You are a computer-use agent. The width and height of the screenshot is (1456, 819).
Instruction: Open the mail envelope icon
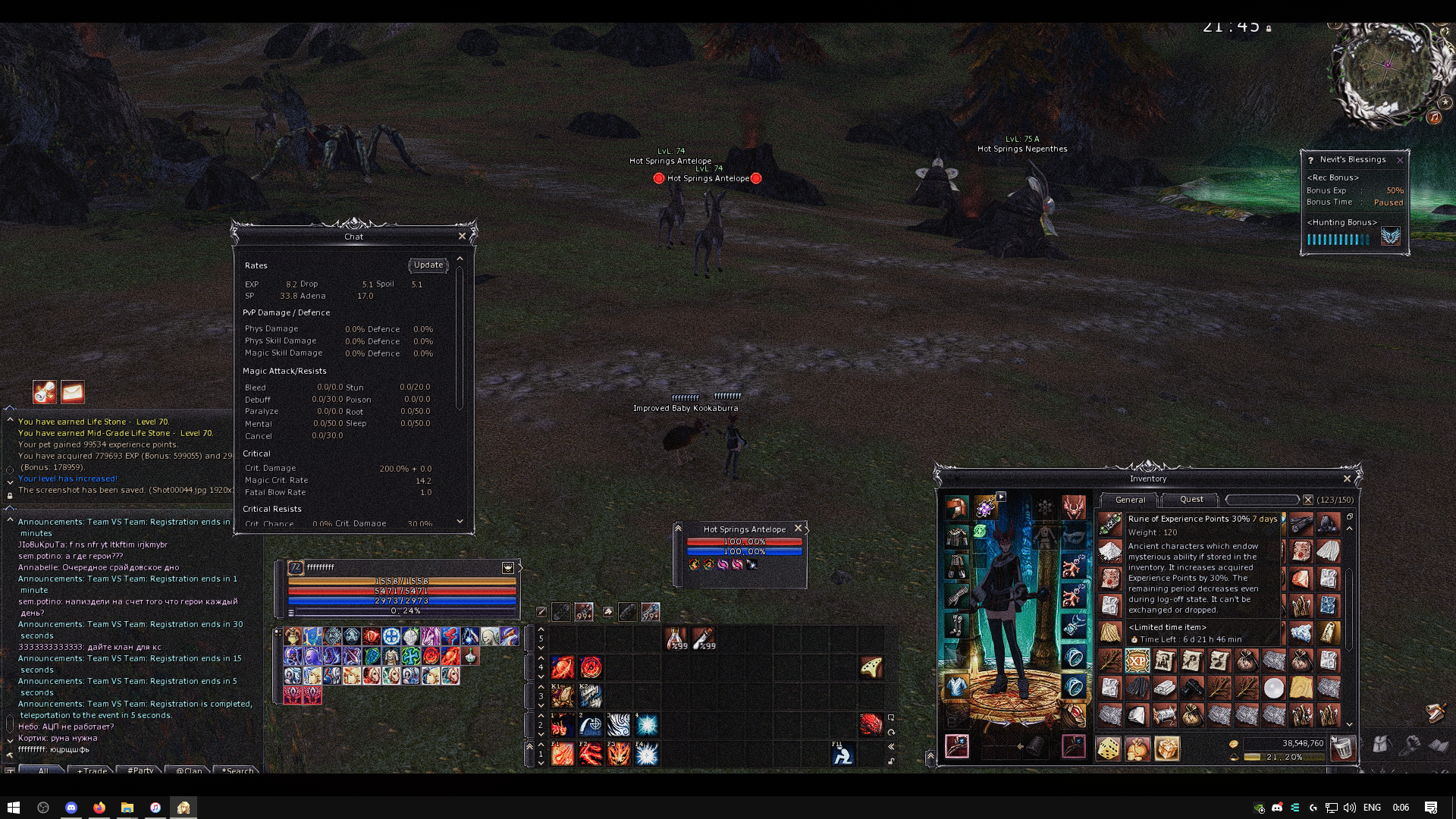73,392
